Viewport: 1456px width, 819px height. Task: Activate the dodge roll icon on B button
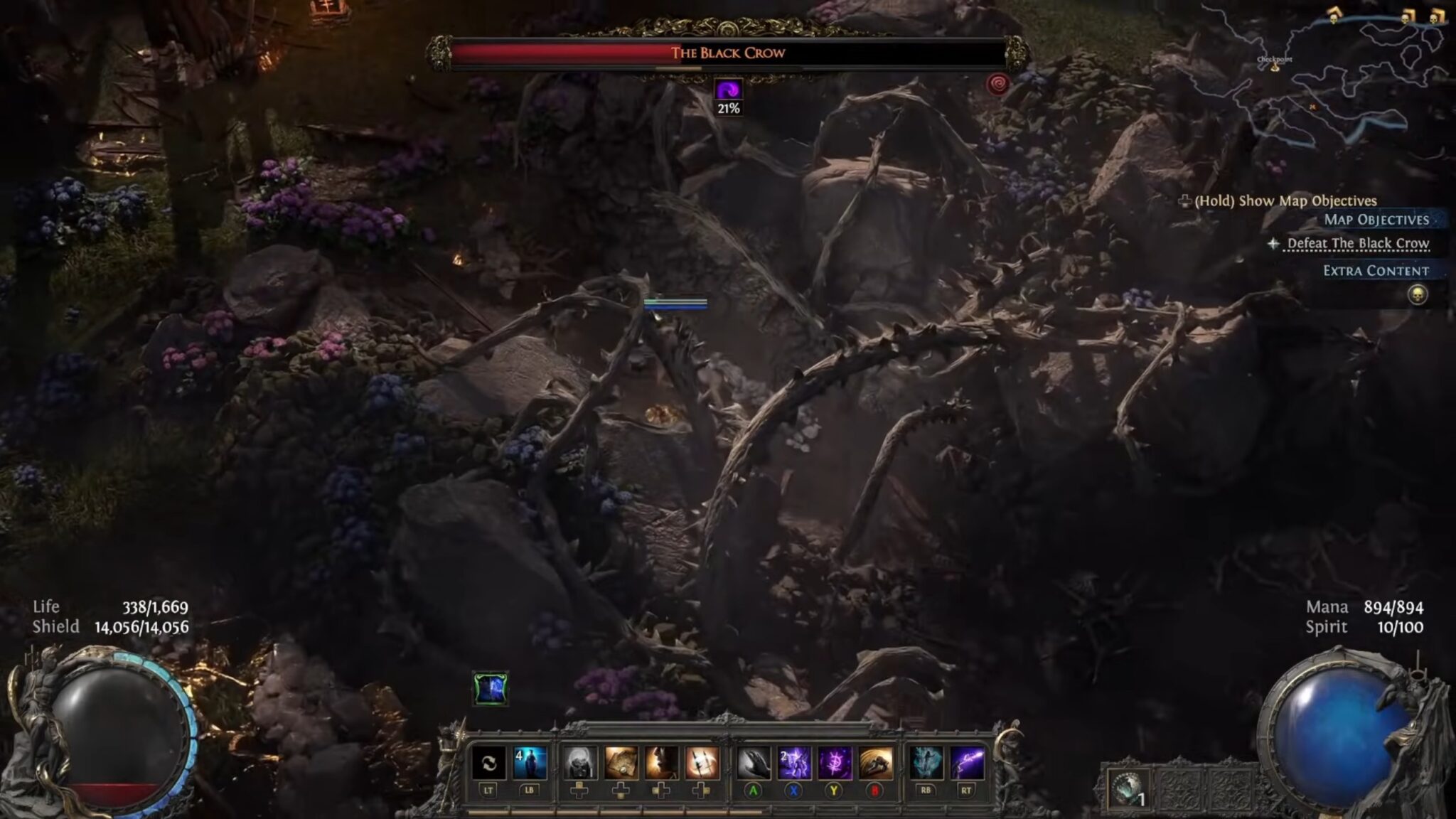[x=876, y=761]
